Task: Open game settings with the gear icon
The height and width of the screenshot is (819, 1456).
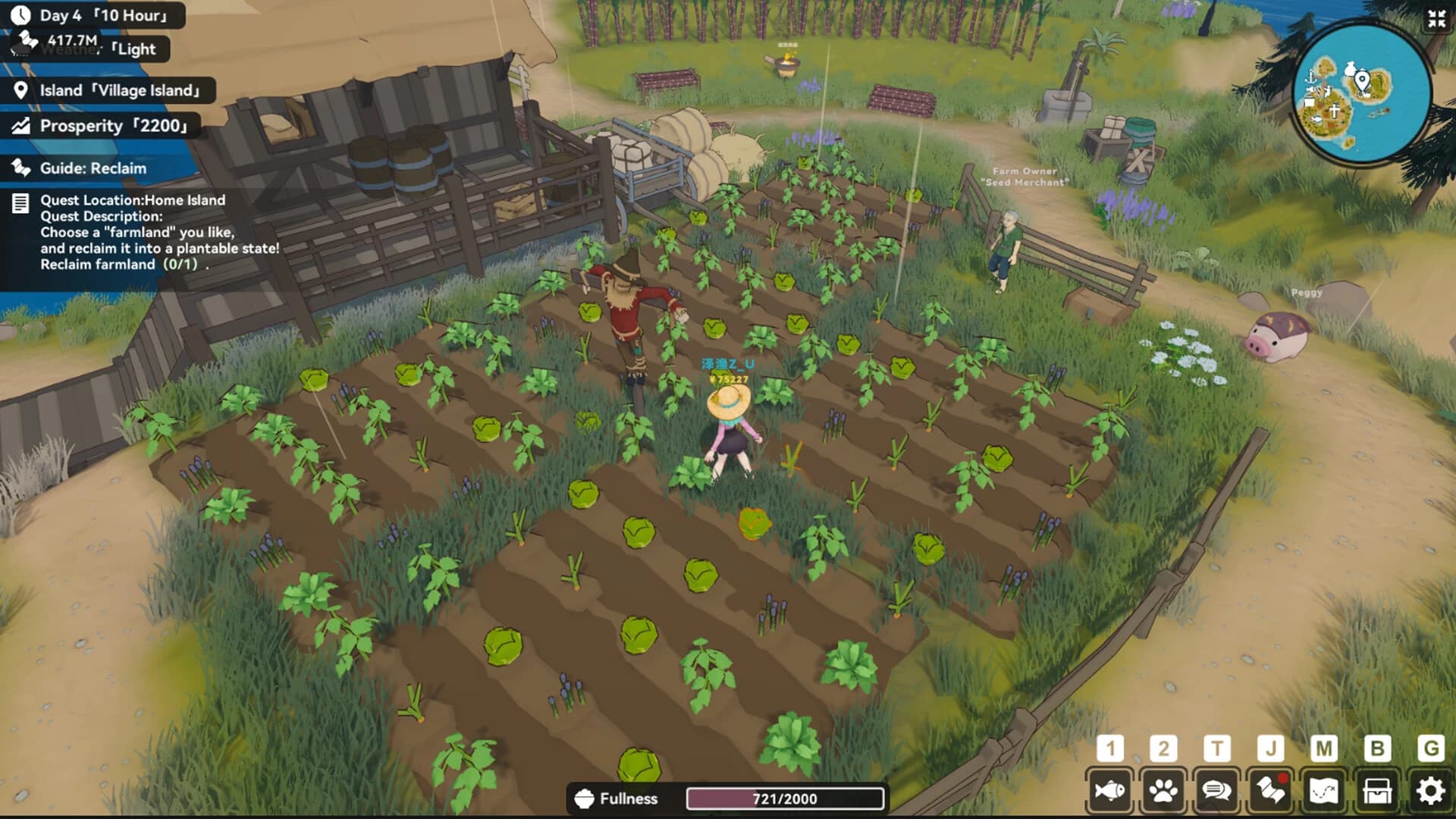Action: (x=1429, y=789)
